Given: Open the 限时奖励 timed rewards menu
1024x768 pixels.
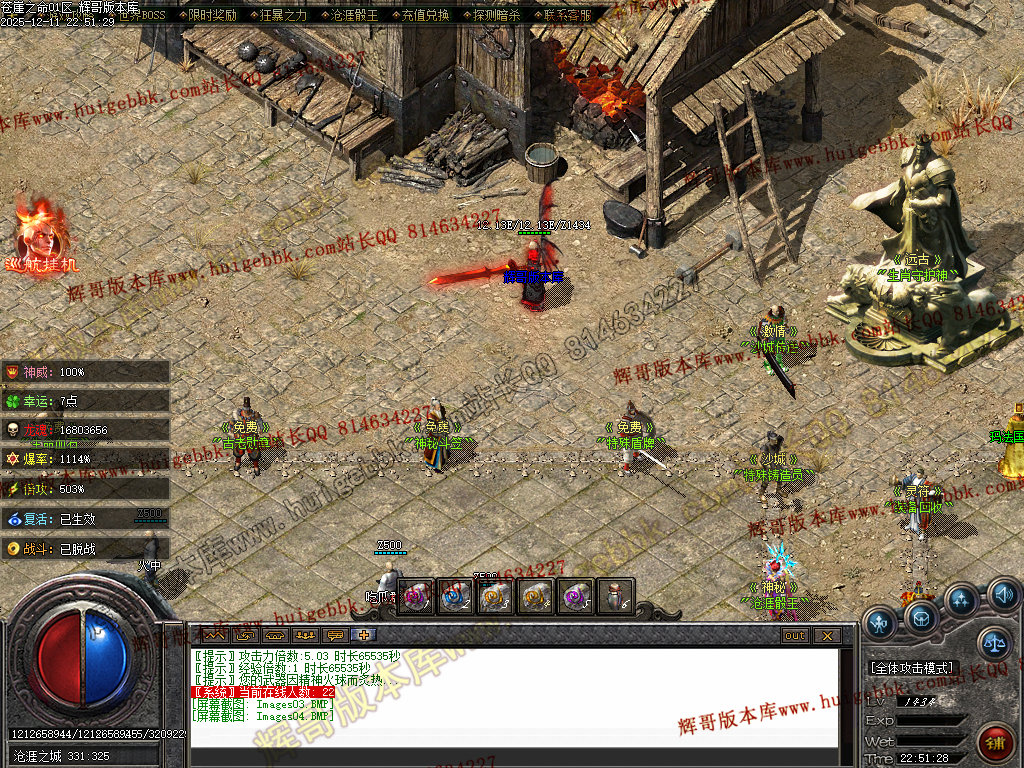Looking at the screenshot, I should [212, 15].
